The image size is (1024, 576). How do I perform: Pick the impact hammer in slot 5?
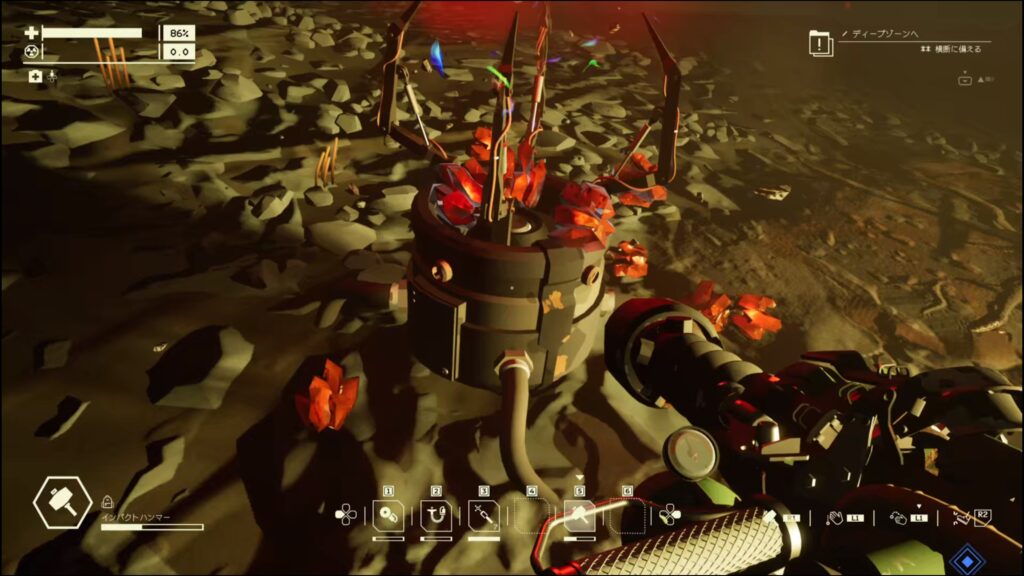coord(579,516)
